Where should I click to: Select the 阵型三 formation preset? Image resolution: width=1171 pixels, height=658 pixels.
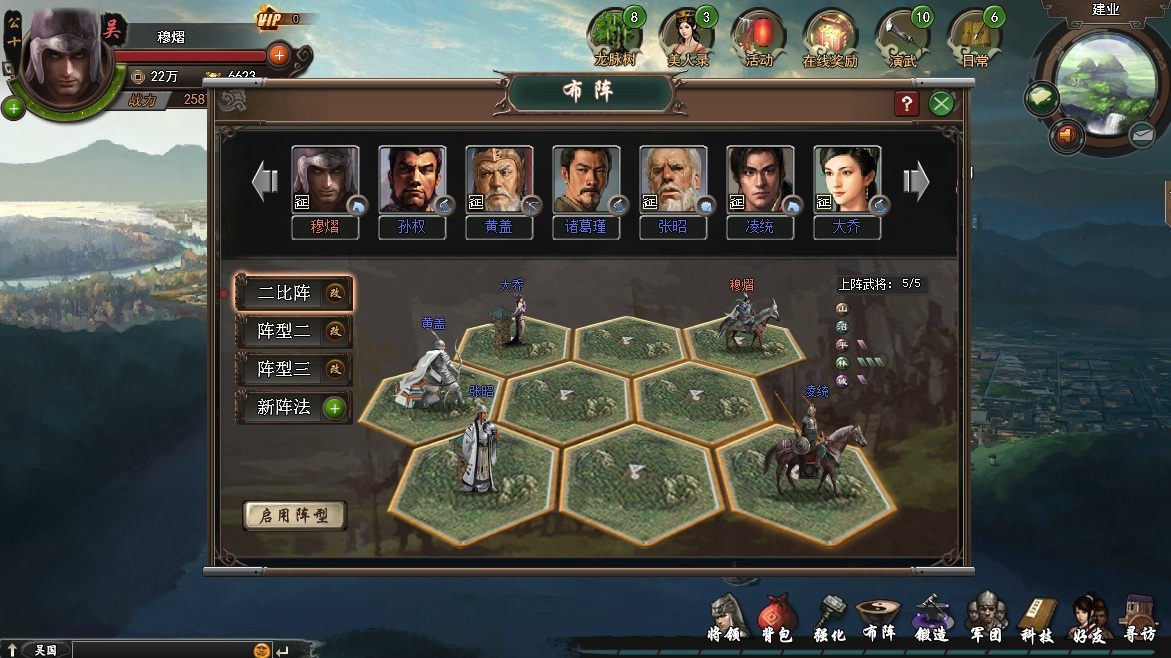click(x=293, y=369)
